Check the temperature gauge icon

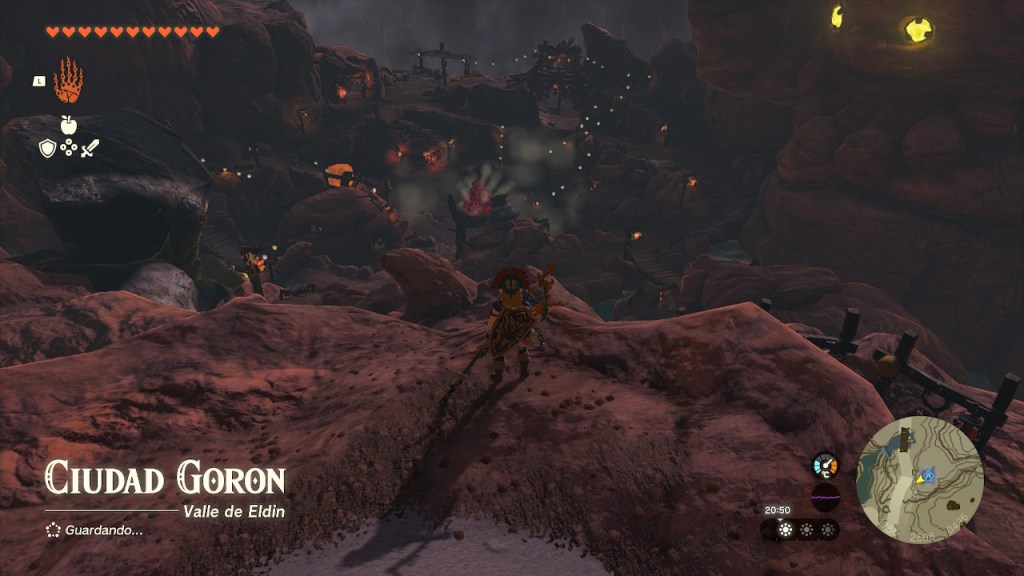(825, 465)
